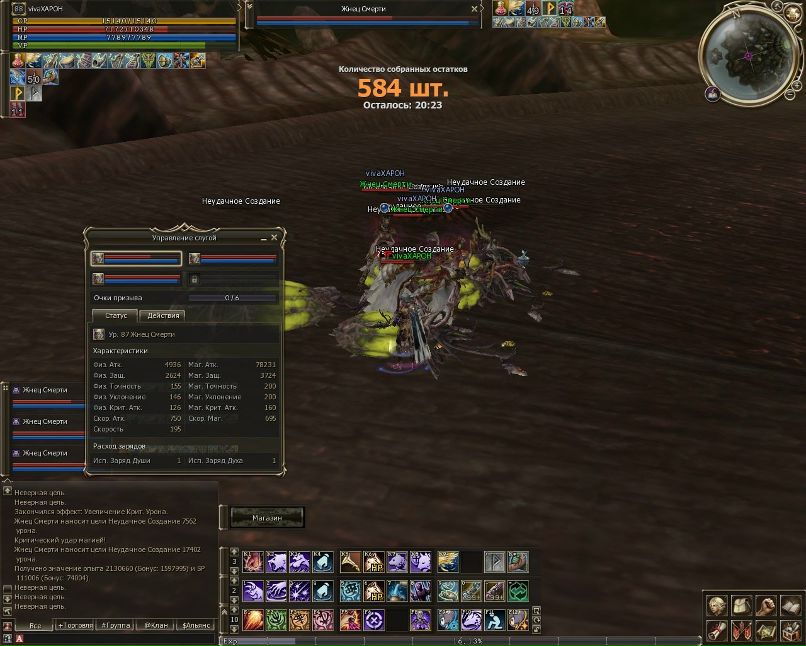Minimize the servant management window
This screenshot has width=806, height=646.
(264, 238)
